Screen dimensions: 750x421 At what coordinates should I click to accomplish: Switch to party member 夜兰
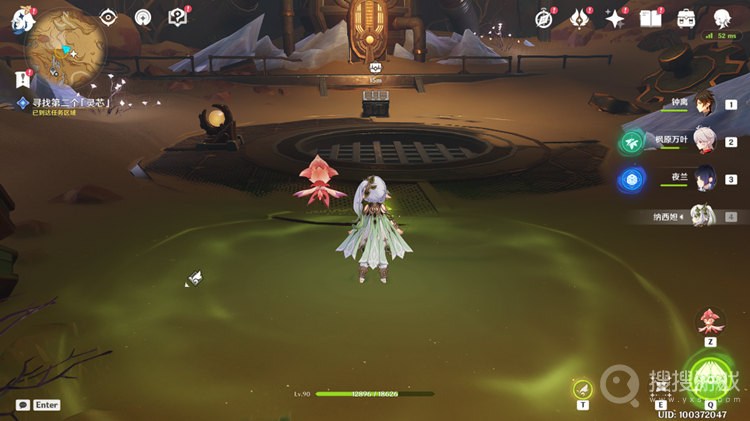click(x=706, y=179)
